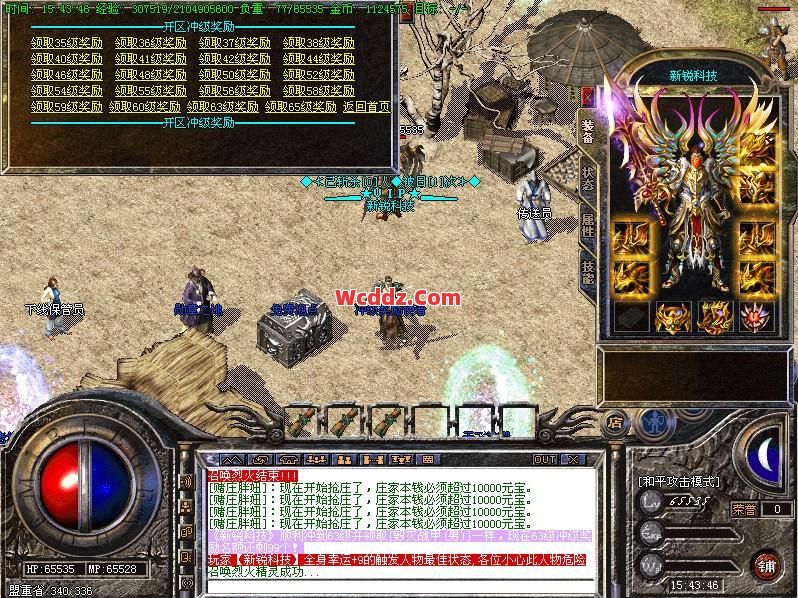Claim the level 35 reward (领取35级奖励)

coord(67,44)
